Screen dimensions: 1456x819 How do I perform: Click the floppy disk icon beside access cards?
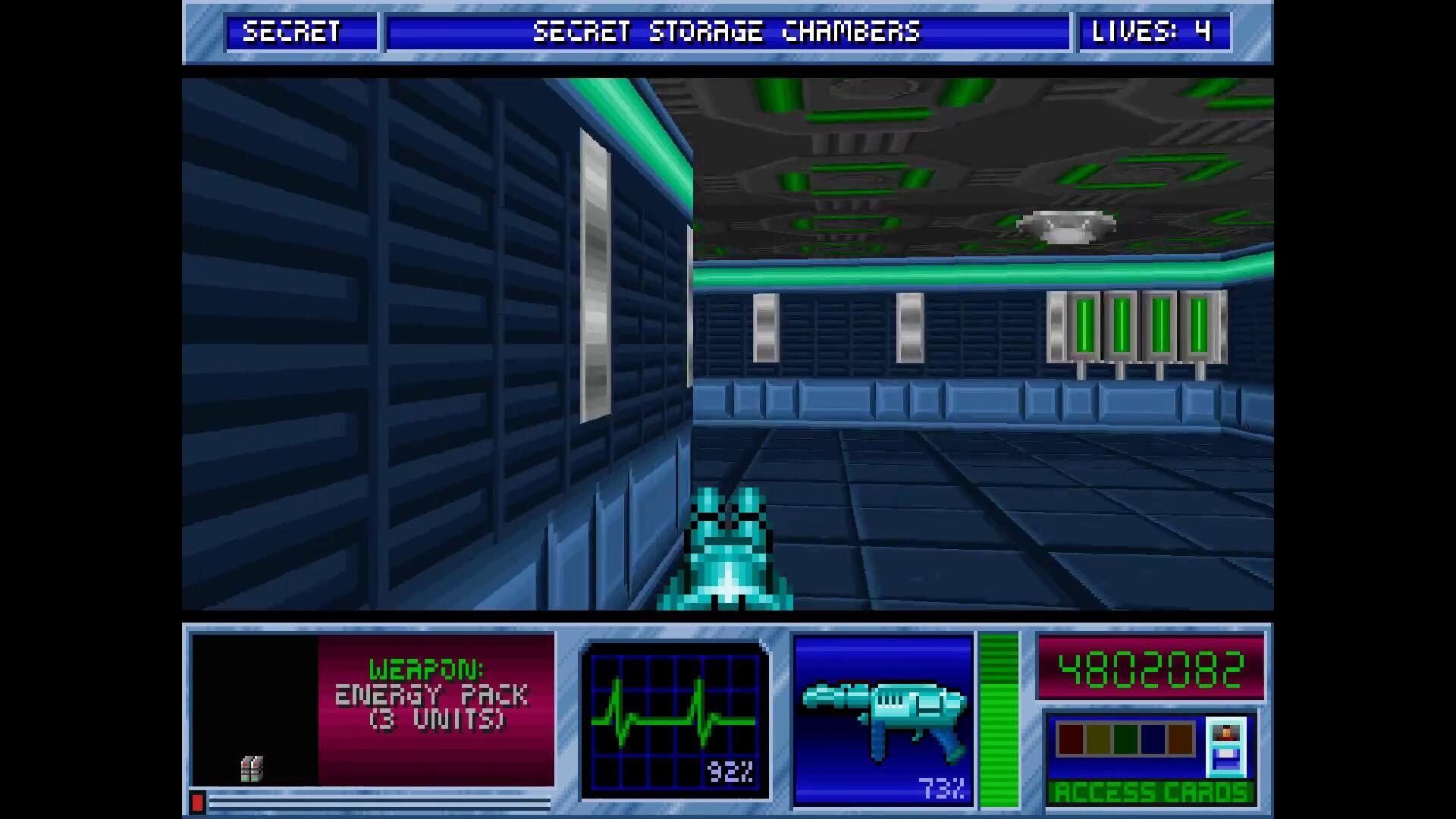click(x=1225, y=748)
